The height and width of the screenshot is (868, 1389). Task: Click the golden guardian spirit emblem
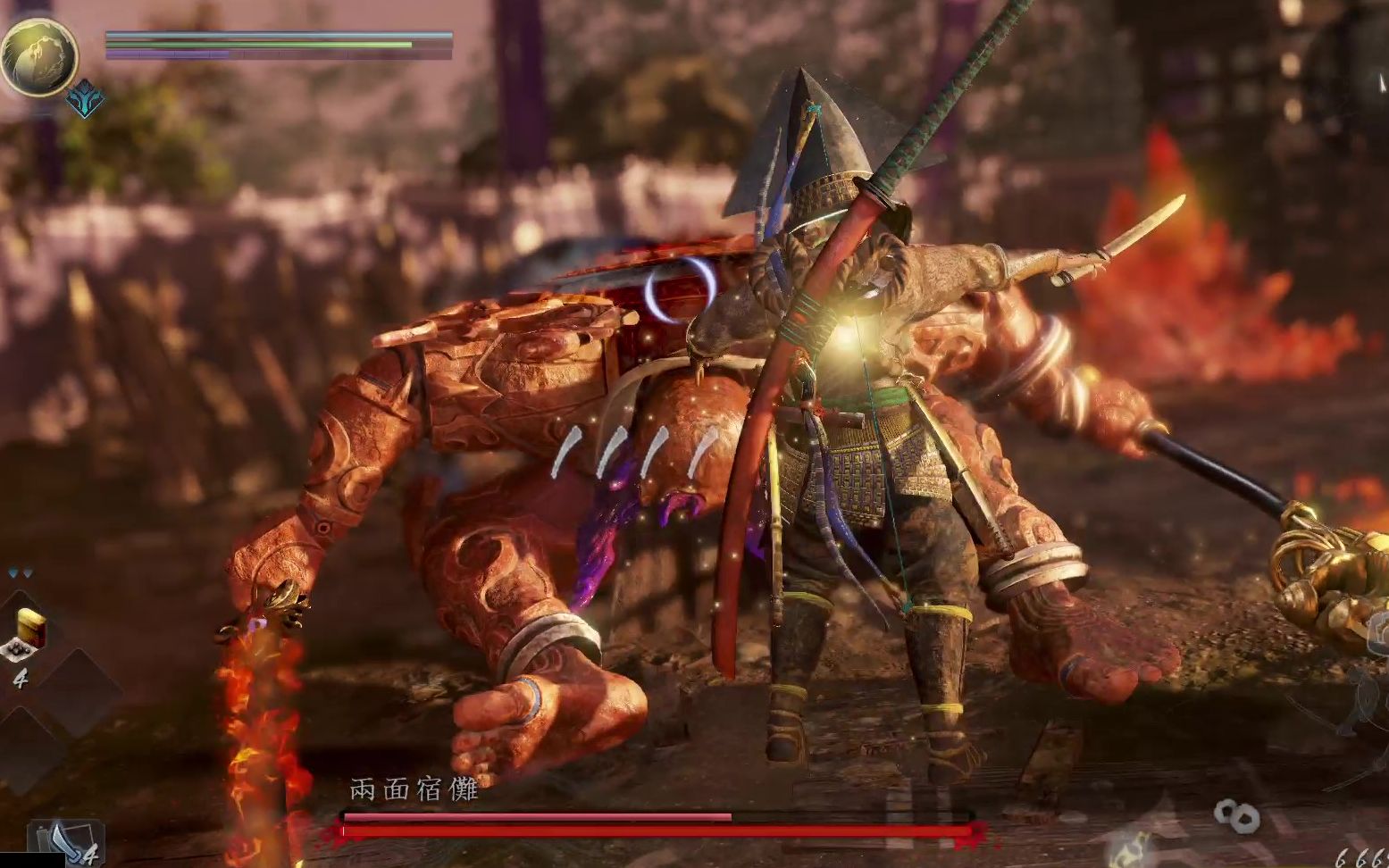[38, 56]
